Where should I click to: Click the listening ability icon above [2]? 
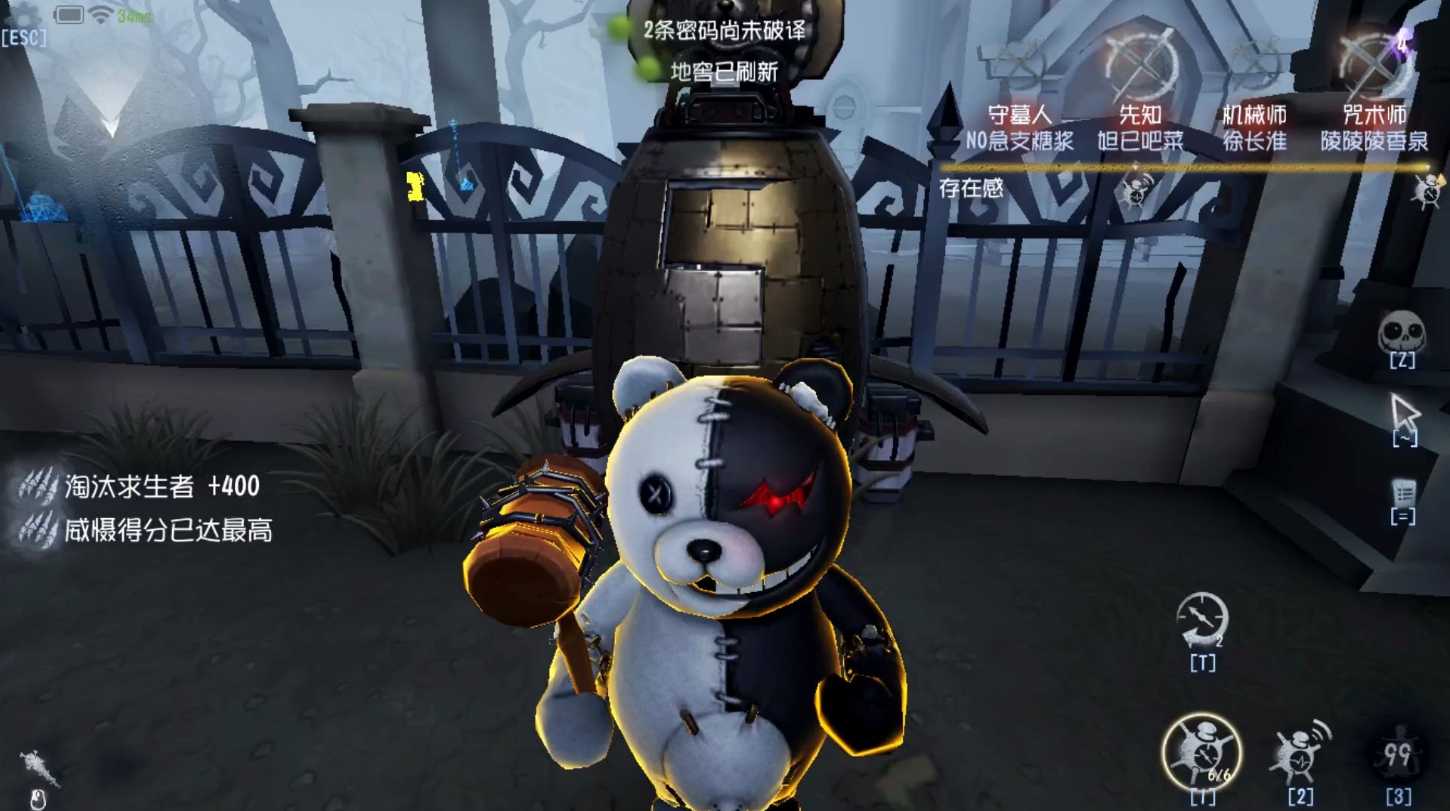click(x=1300, y=748)
